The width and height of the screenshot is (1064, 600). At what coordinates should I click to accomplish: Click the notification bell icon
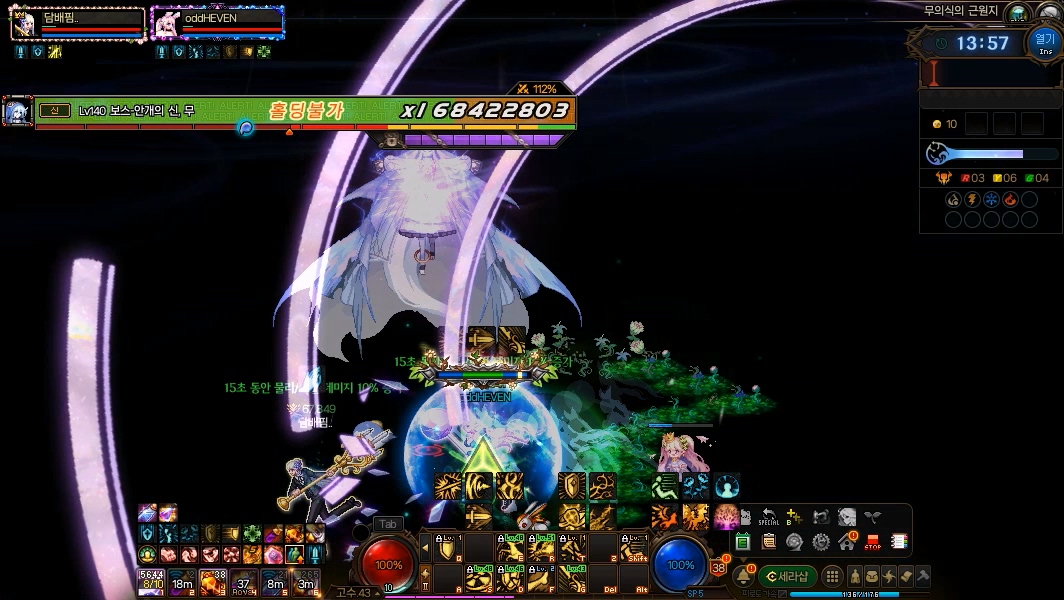point(743,576)
